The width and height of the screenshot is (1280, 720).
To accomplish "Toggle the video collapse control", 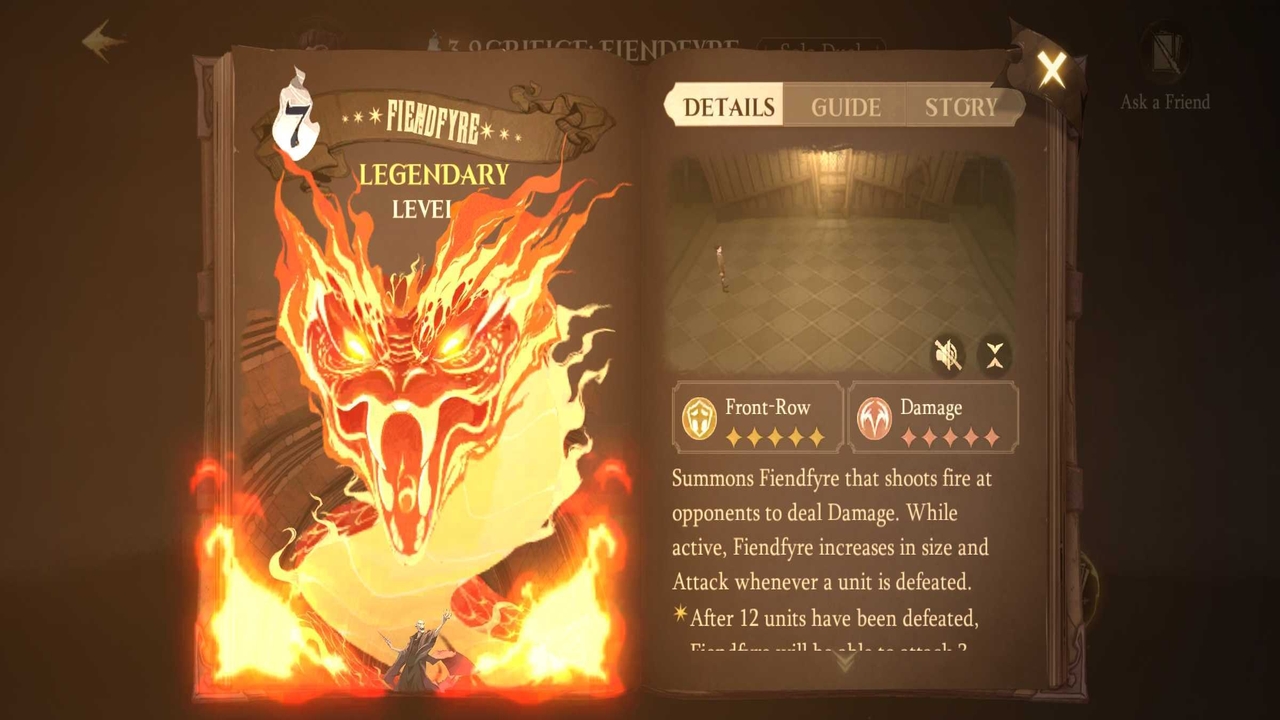I will [x=994, y=354].
